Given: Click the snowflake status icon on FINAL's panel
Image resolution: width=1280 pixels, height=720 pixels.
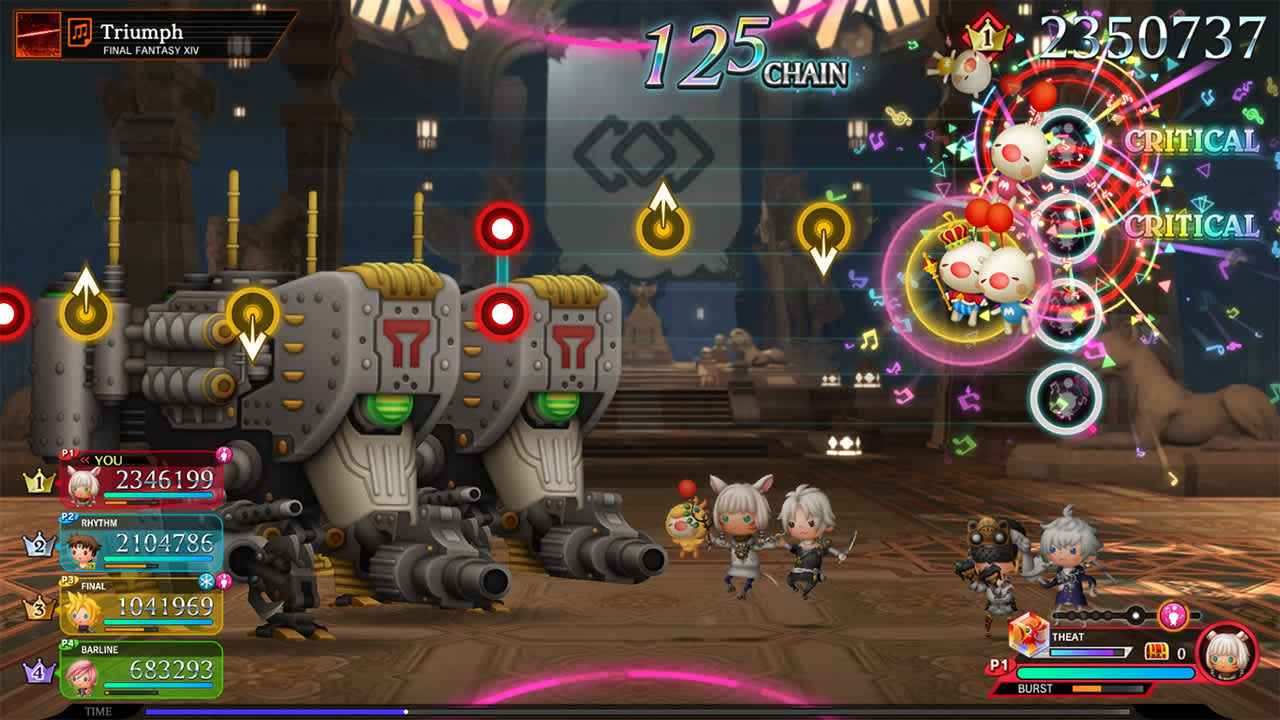Looking at the screenshot, I should (208, 582).
